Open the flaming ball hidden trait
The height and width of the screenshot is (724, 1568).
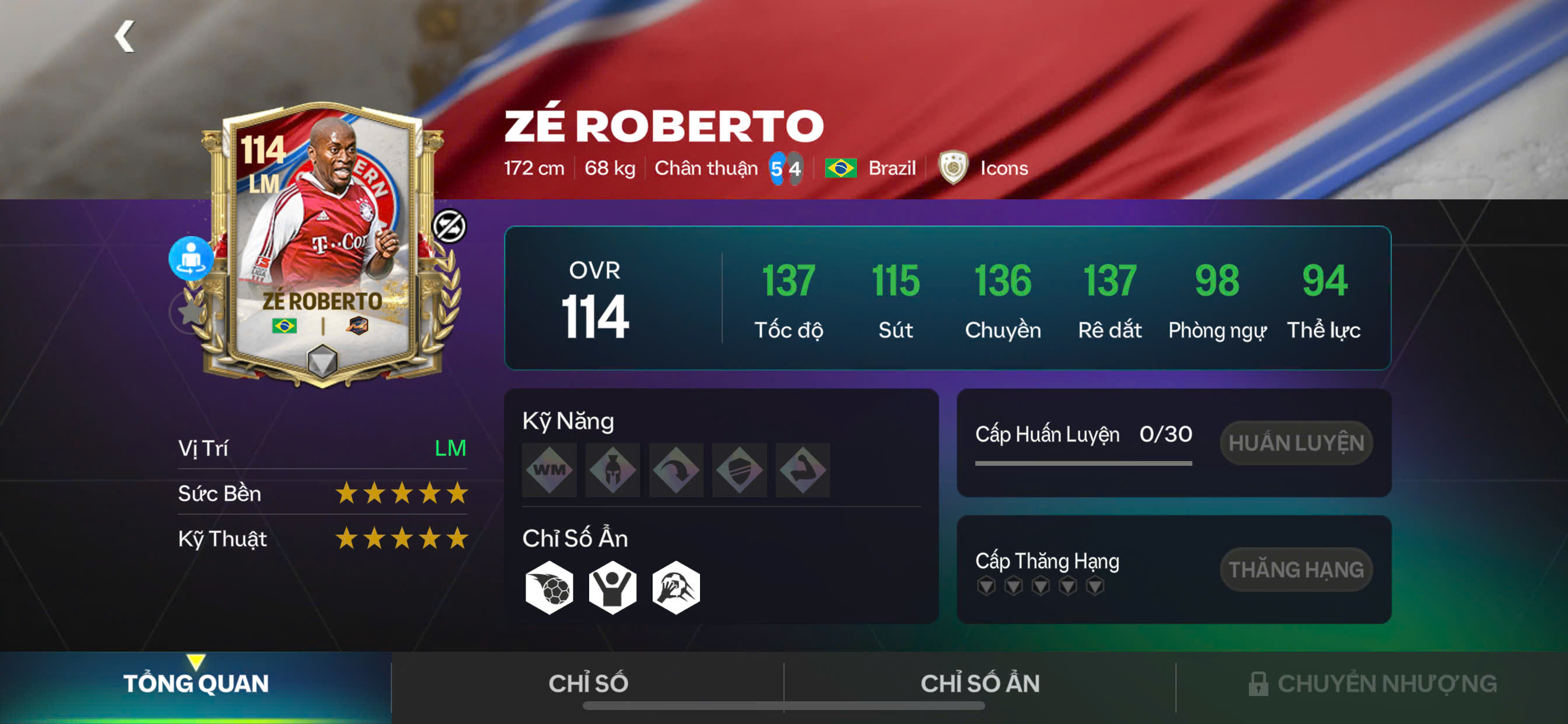[x=549, y=588]
